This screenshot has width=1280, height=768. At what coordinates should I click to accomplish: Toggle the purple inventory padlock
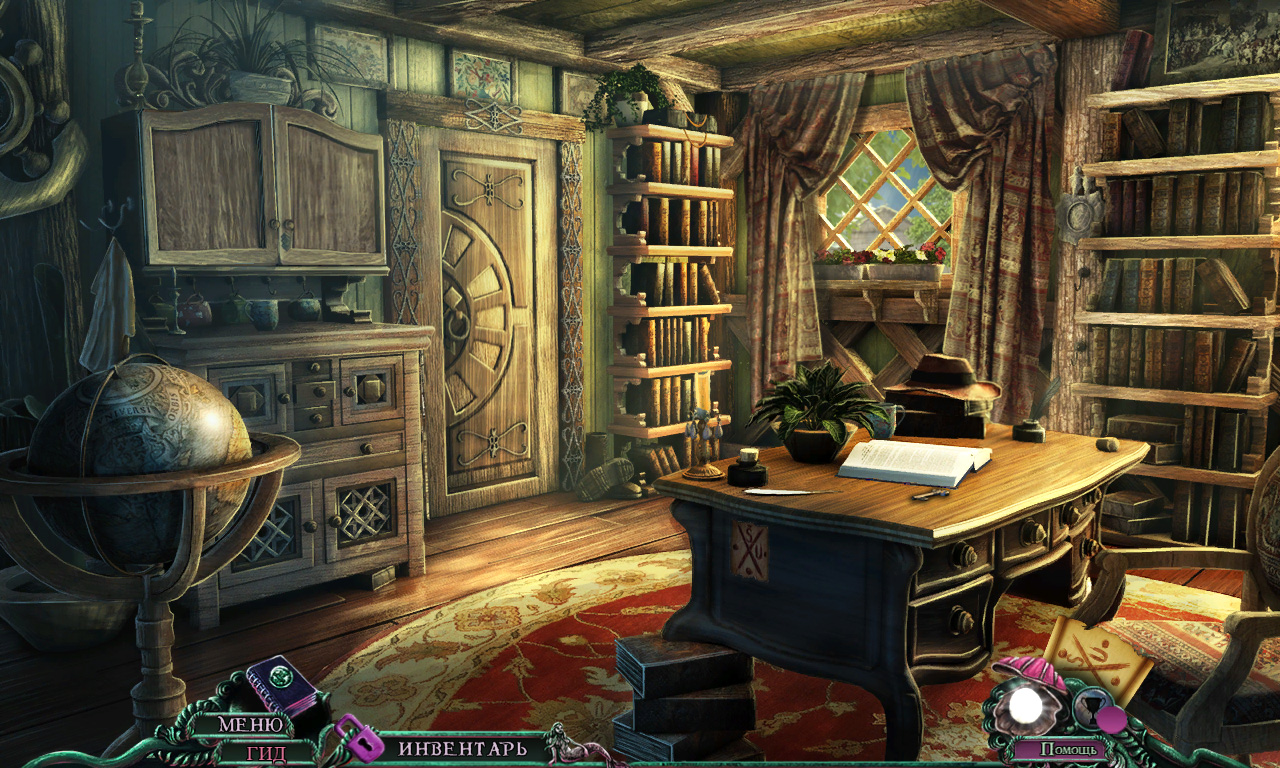(x=360, y=738)
